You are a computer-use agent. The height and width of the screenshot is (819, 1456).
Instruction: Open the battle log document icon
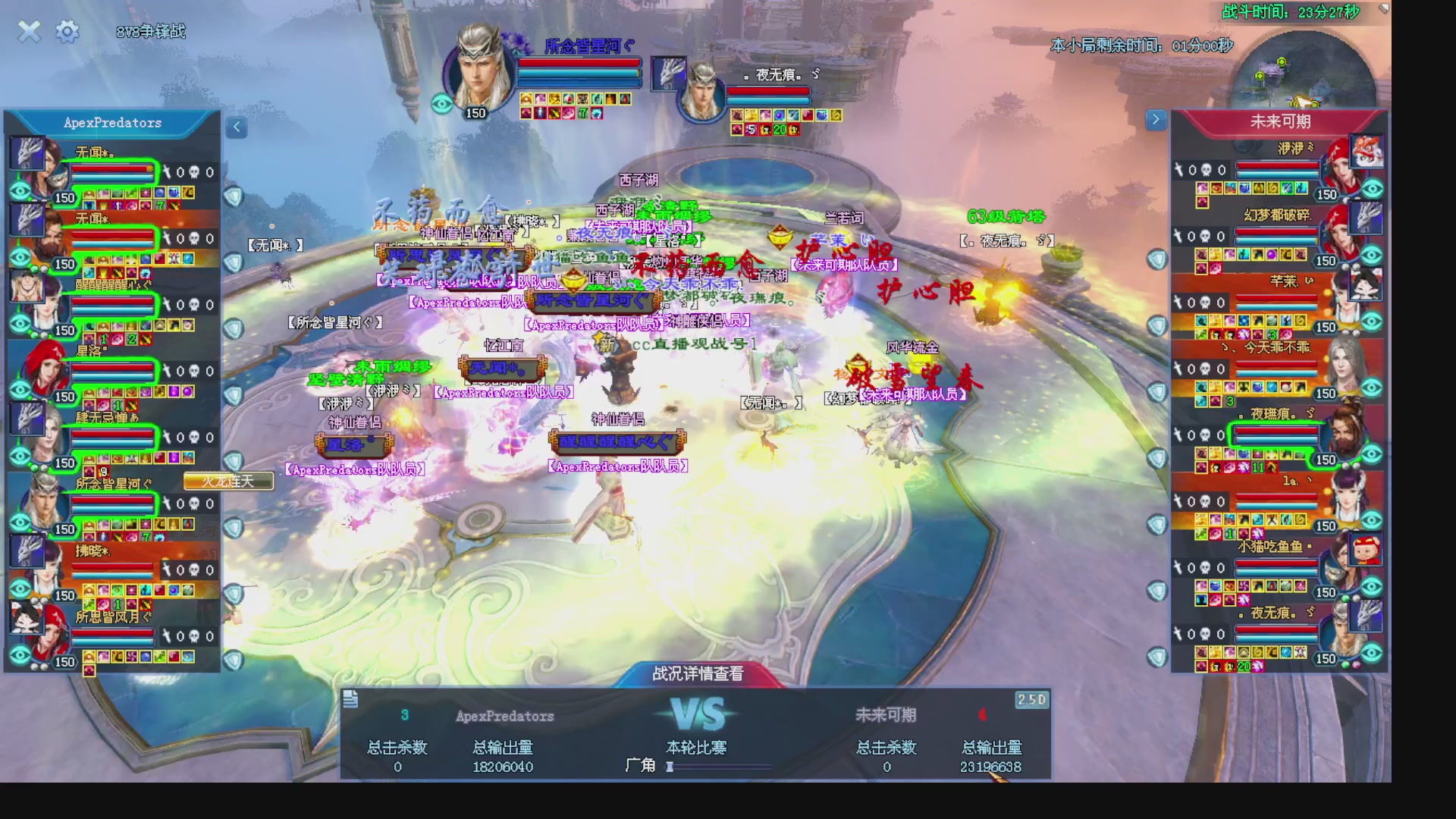(350, 699)
